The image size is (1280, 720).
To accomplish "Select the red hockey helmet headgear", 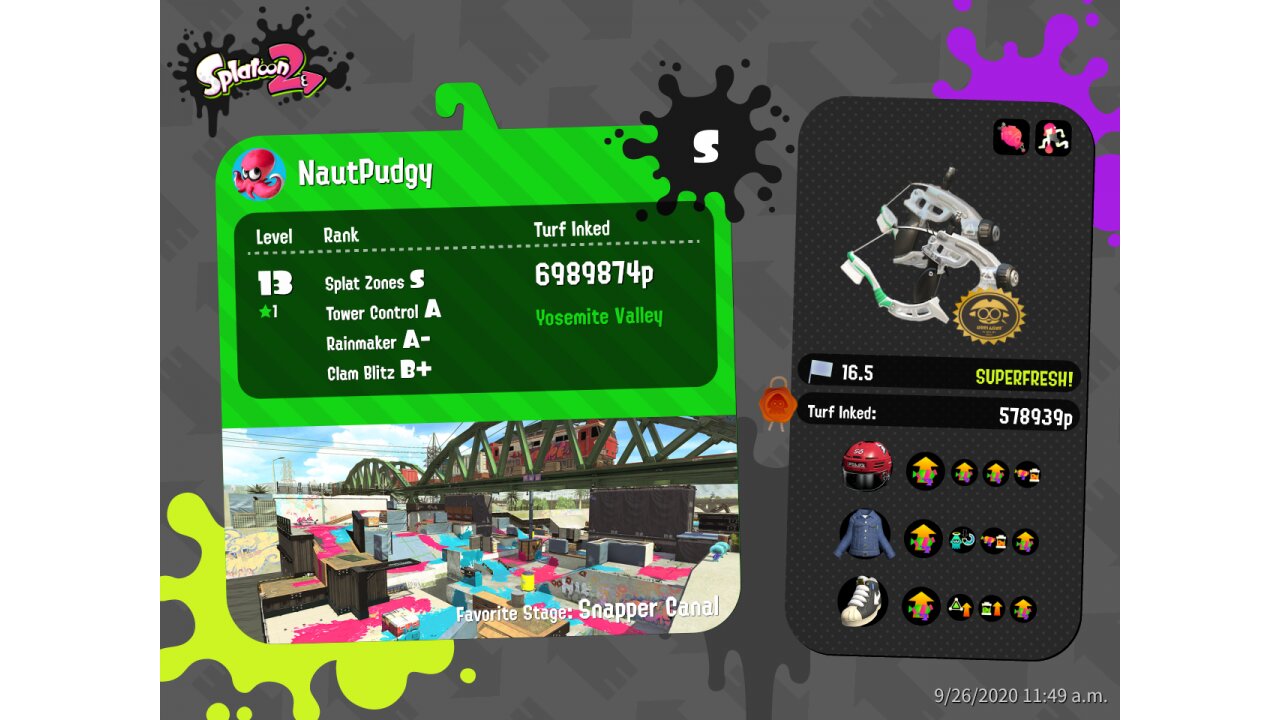I will 866,467.
